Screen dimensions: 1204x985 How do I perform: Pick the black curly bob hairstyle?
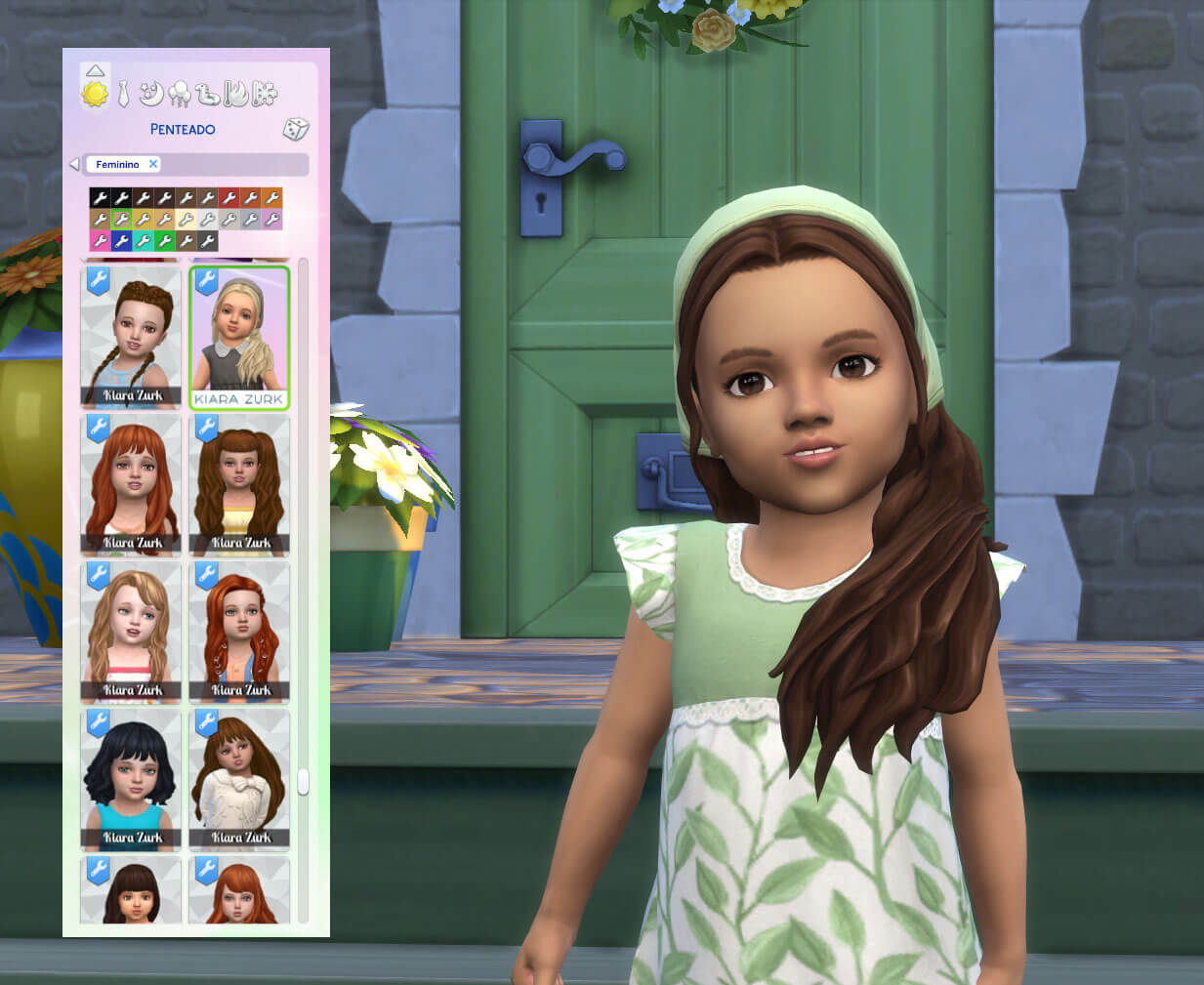[x=131, y=779]
